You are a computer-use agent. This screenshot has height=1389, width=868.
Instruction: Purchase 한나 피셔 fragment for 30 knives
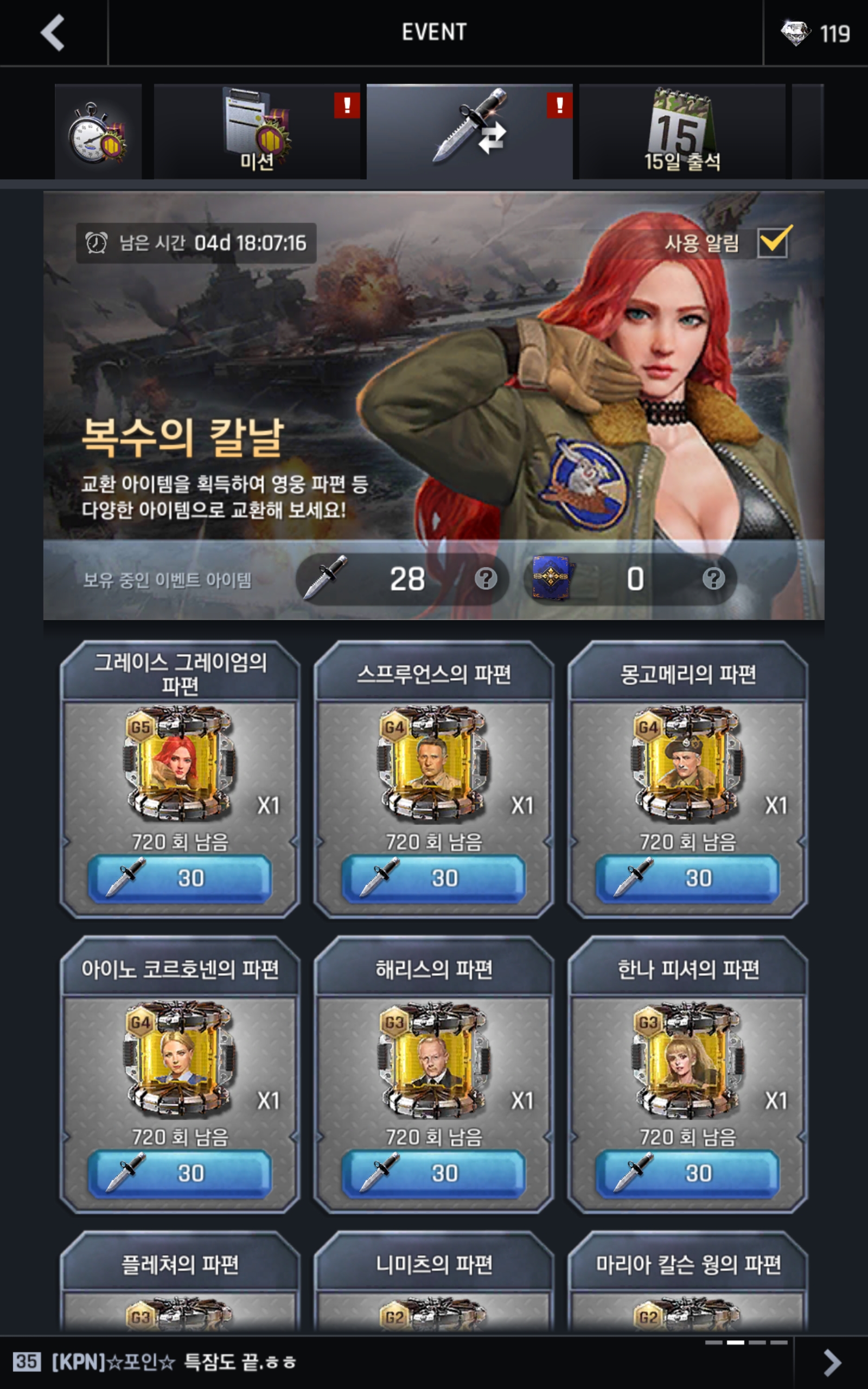pos(687,1173)
